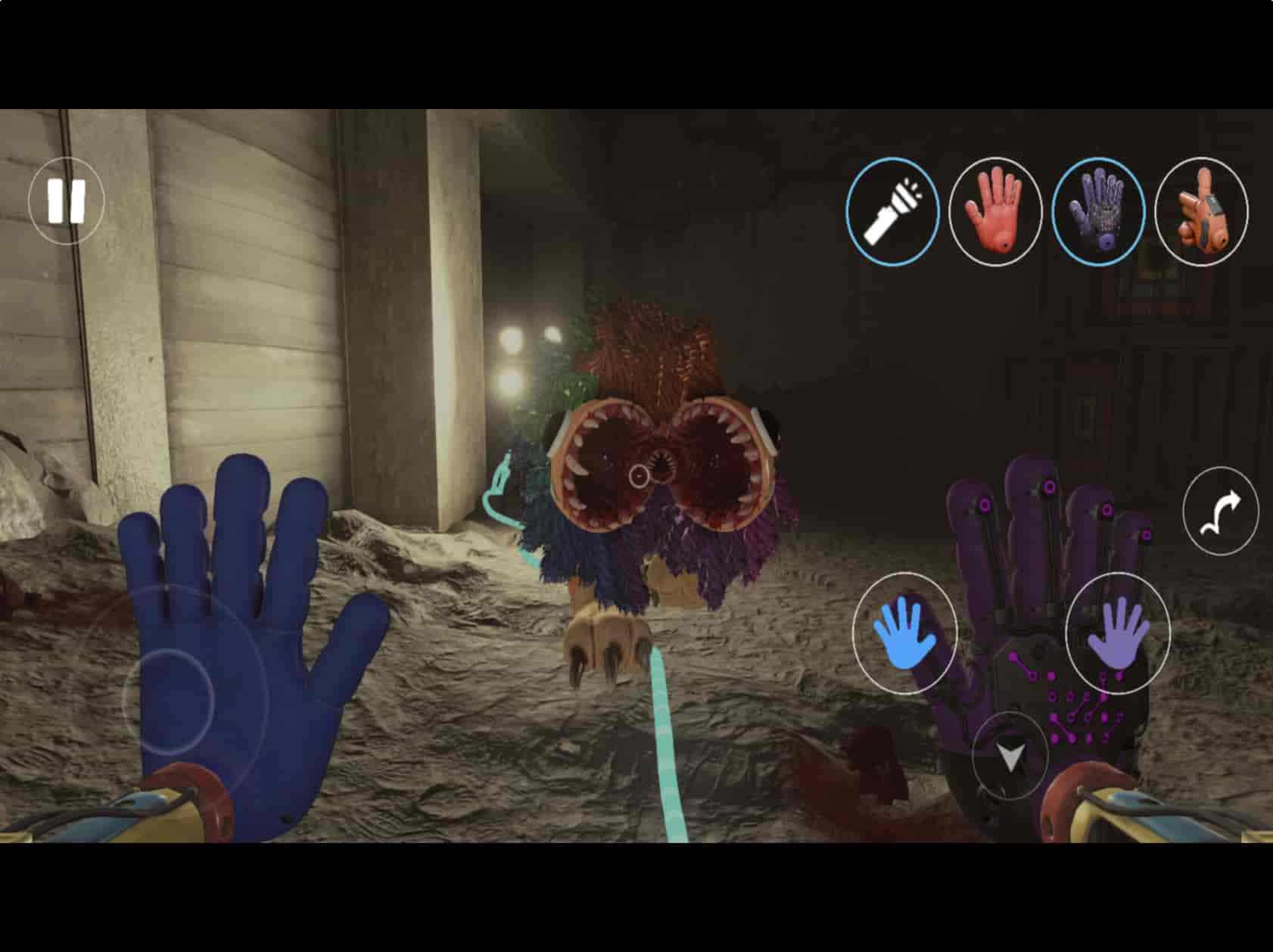Viewport: 1273px width, 952px height.
Task: Fire the blue left hand
Action: click(904, 633)
